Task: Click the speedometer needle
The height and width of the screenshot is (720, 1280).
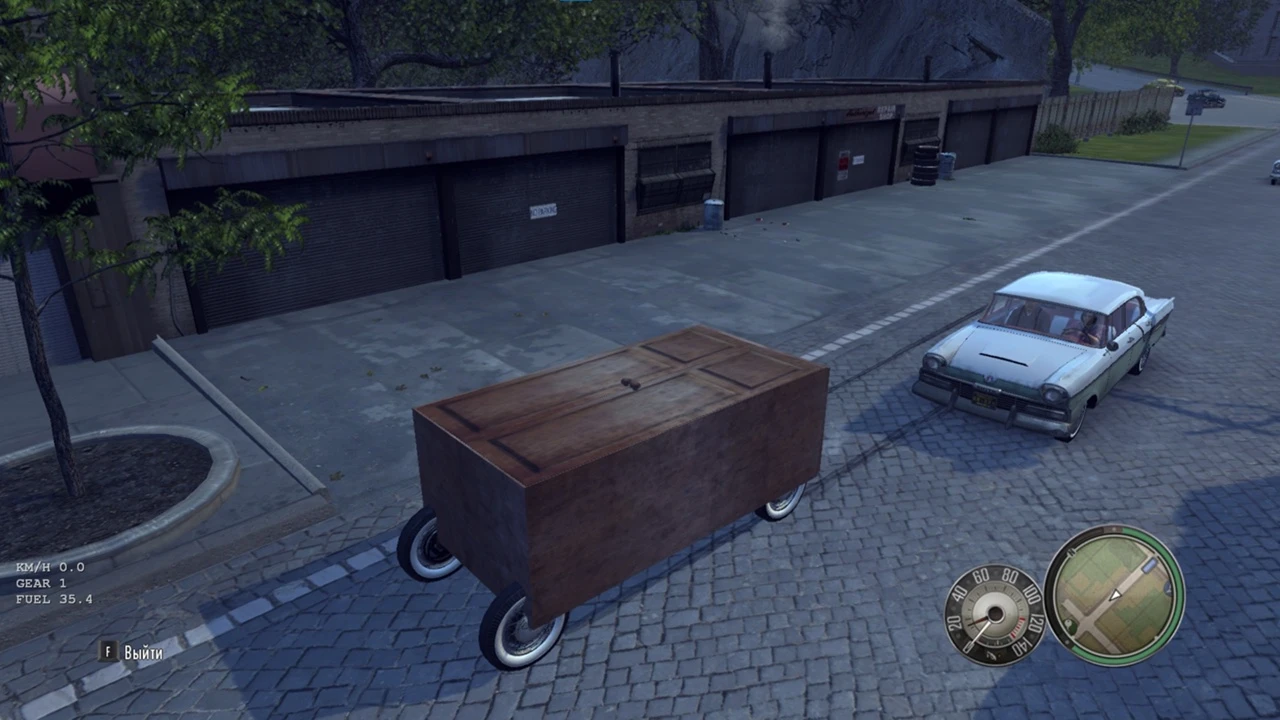Action: [x=982, y=630]
